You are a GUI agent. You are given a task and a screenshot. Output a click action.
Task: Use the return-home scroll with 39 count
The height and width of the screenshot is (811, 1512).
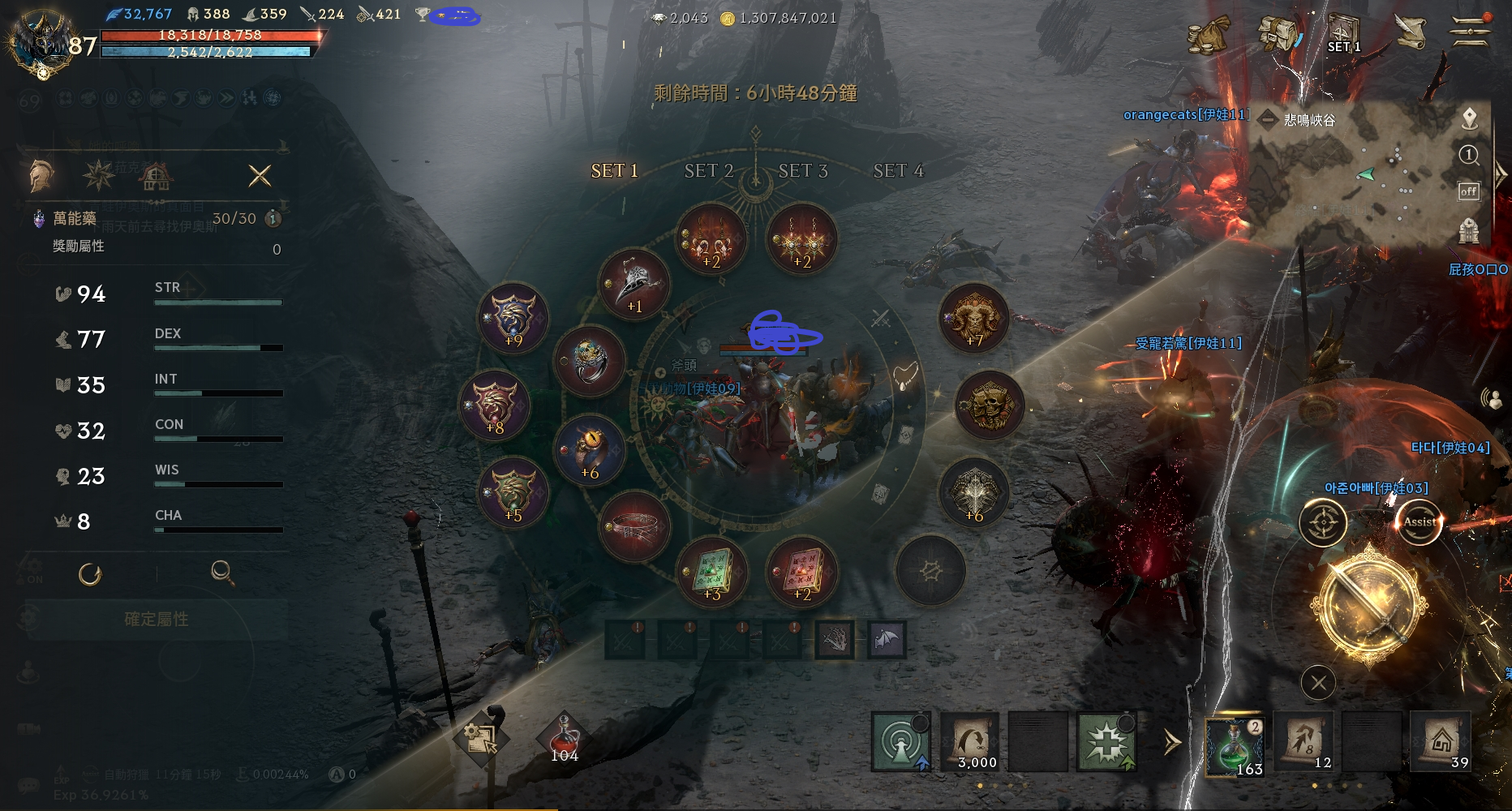click(x=1441, y=742)
